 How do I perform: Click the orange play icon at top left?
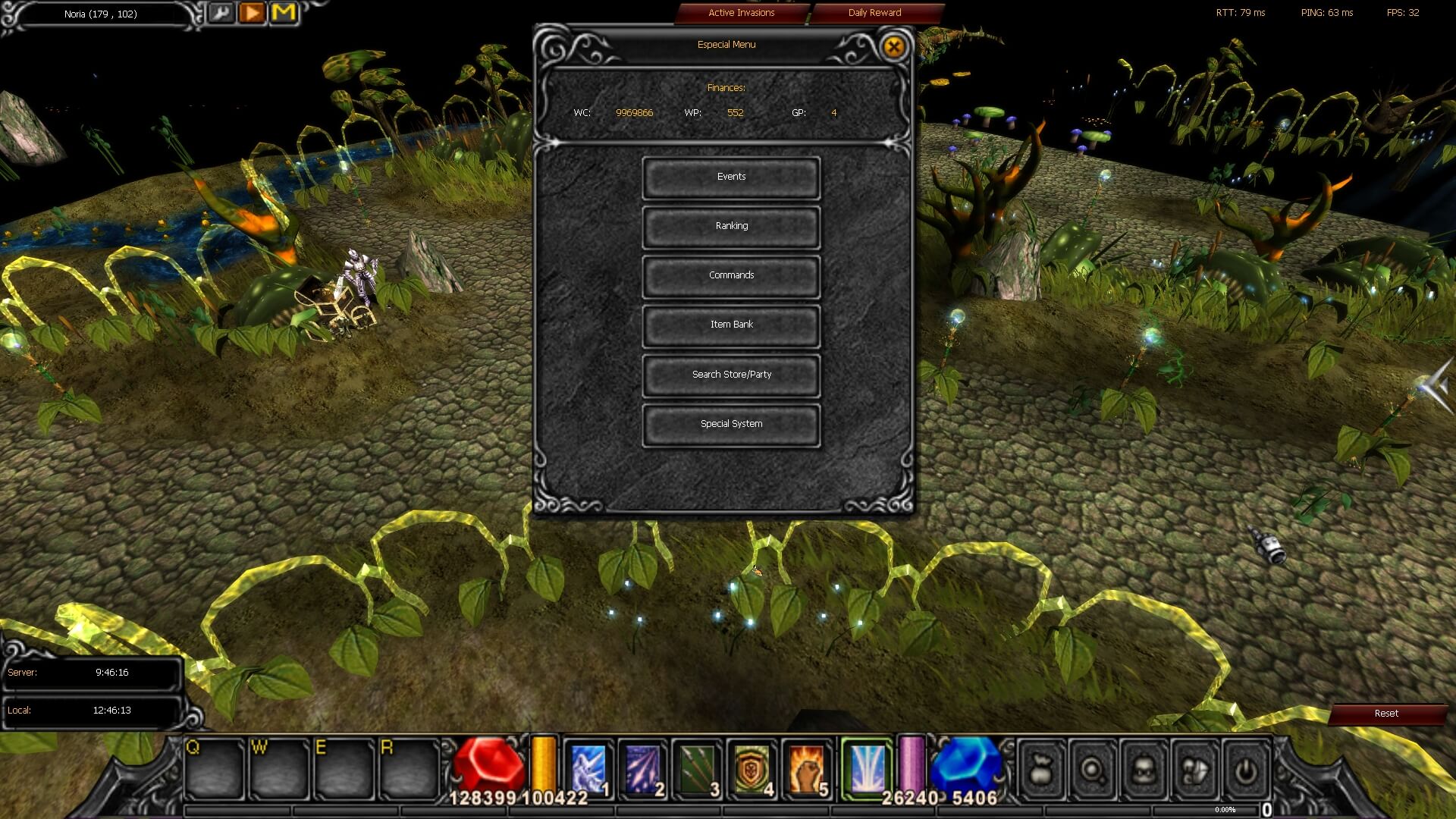pos(253,12)
